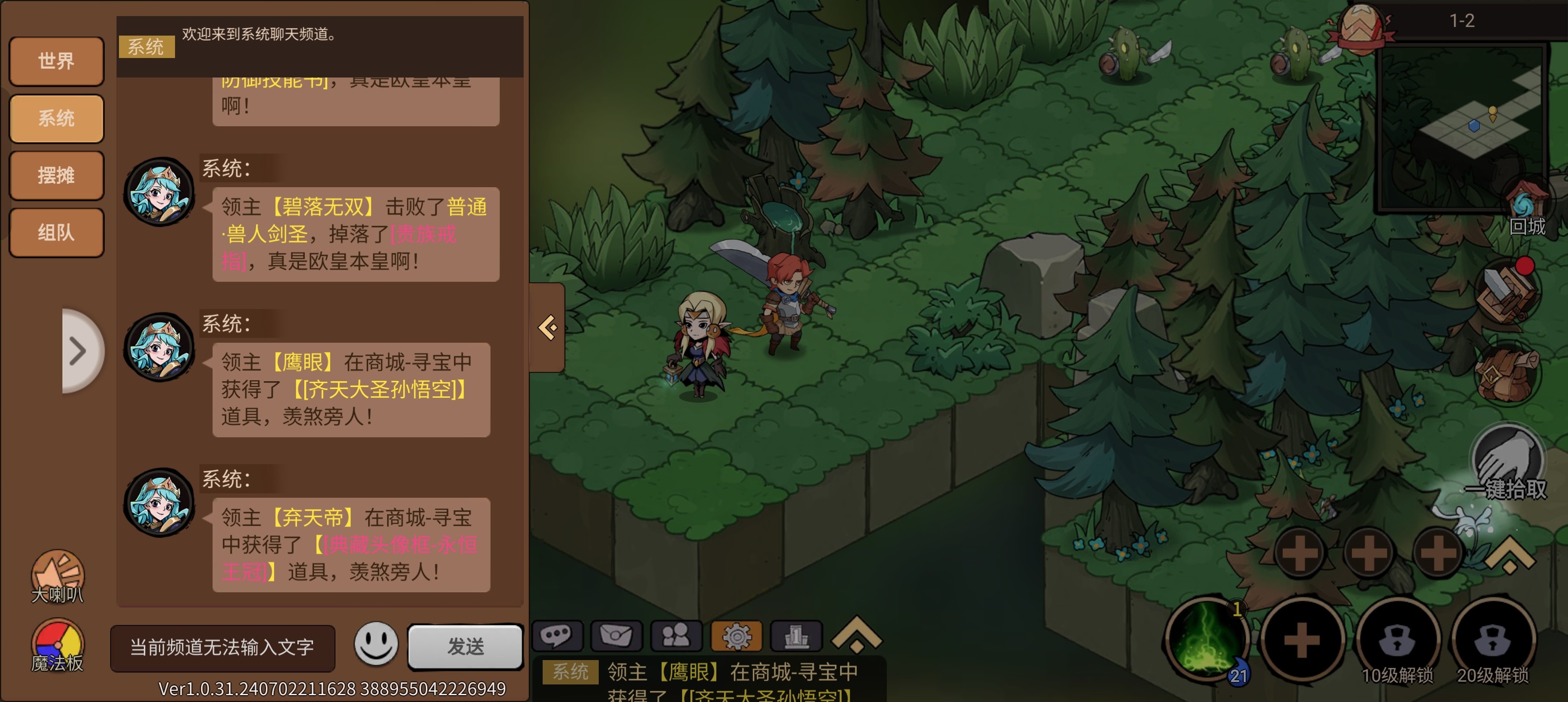
Task: Use the 大喇叭 megaphone icon
Action: click(58, 575)
